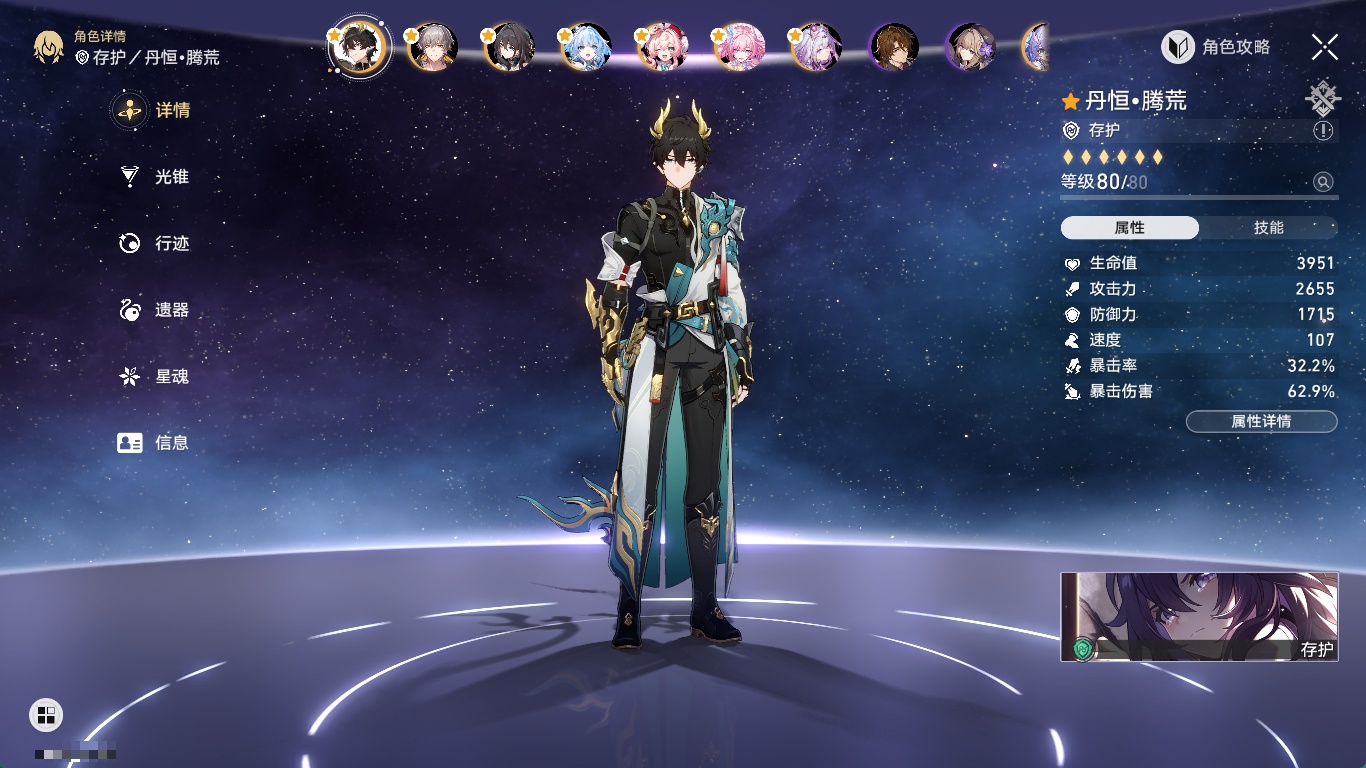Go to the 遗器 relics menu
Screen dimensions: 1366x768
pos(155,310)
